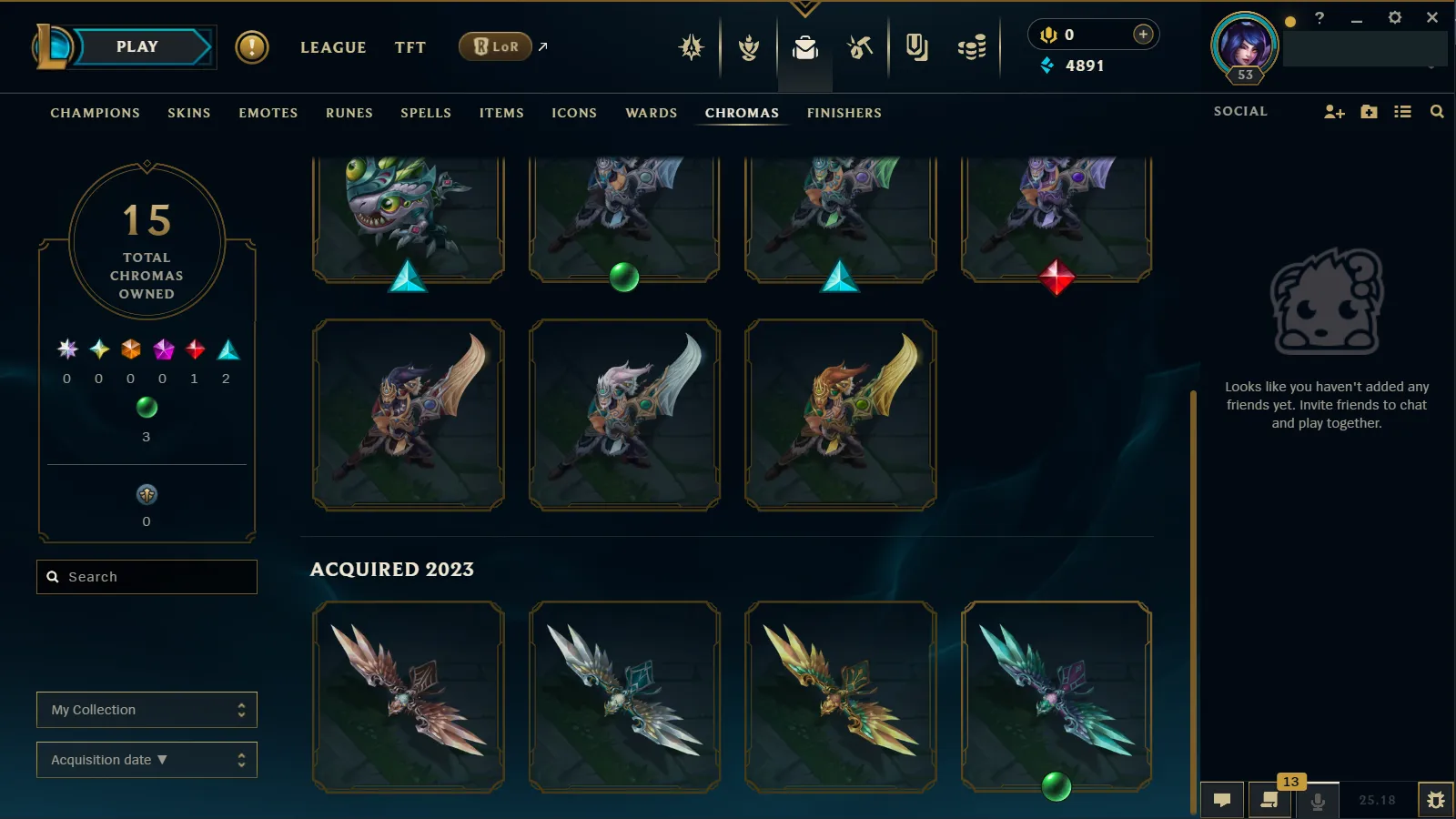Click the search icon in the Social panel
1456x819 pixels.
pos(1436,112)
